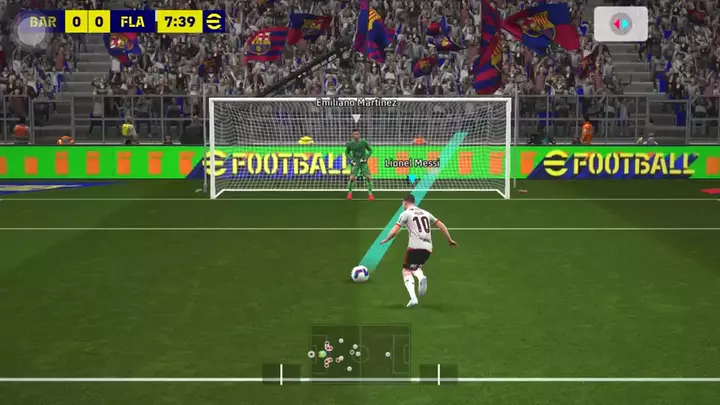The image size is (720, 405).
Task: Tap the red and cyan arrows button
Action: pyautogui.click(x=620, y=24)
